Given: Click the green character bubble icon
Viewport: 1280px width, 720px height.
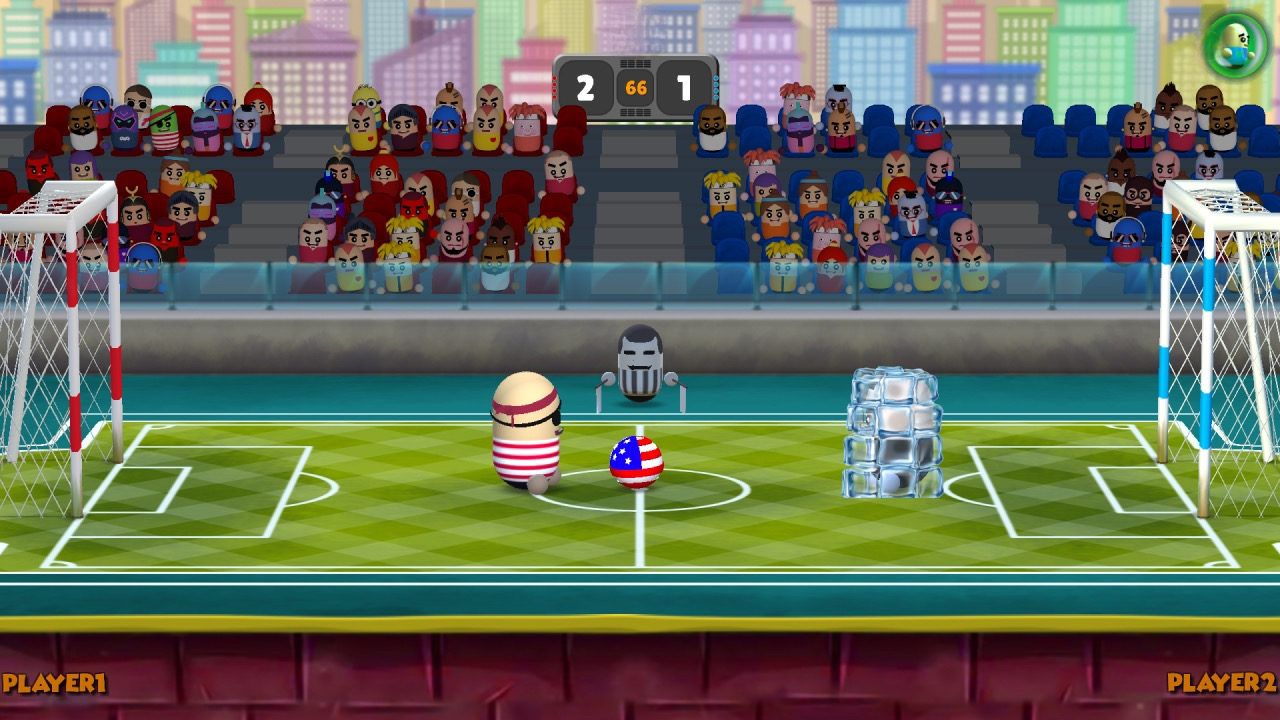Looking at the screenshot, I should (1236, 45).
